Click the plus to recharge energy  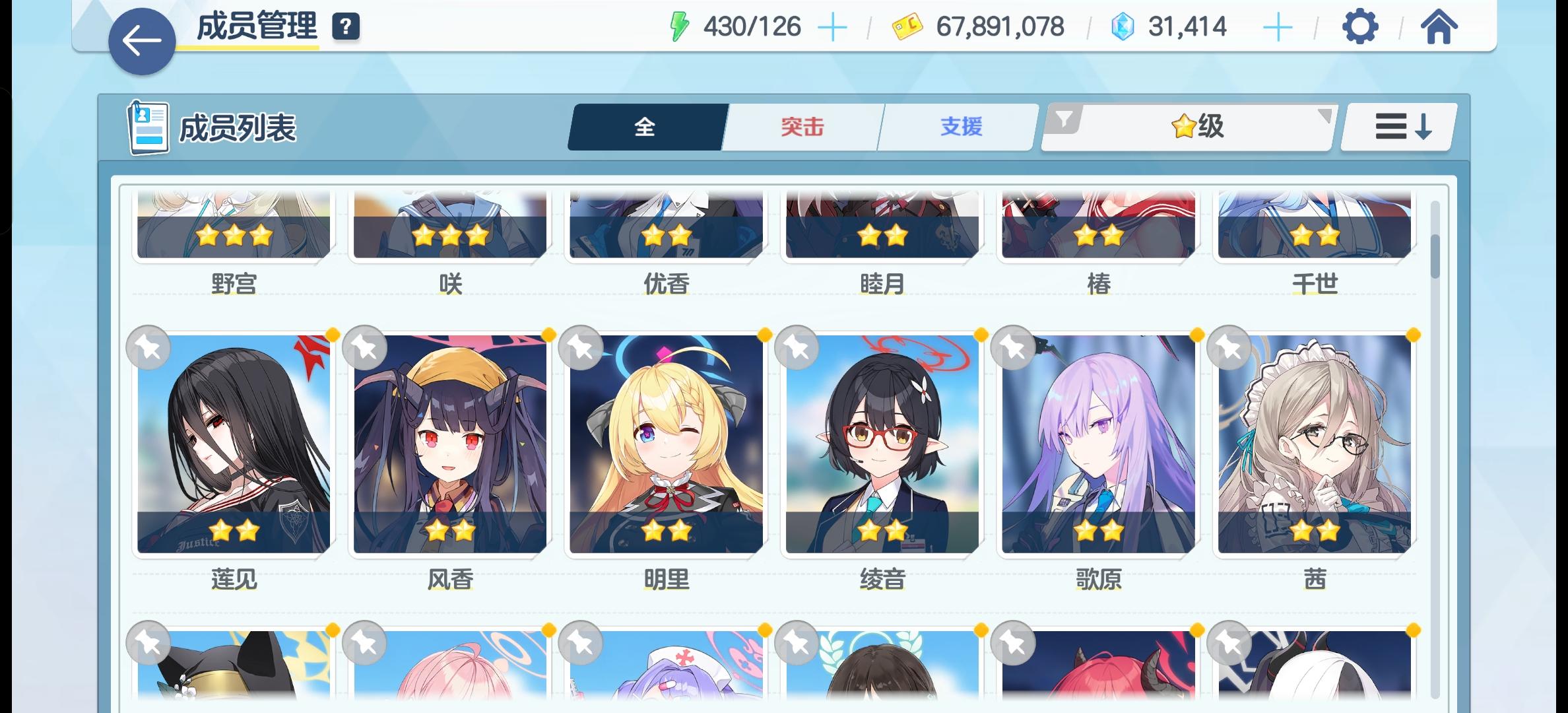pos(833,27)
